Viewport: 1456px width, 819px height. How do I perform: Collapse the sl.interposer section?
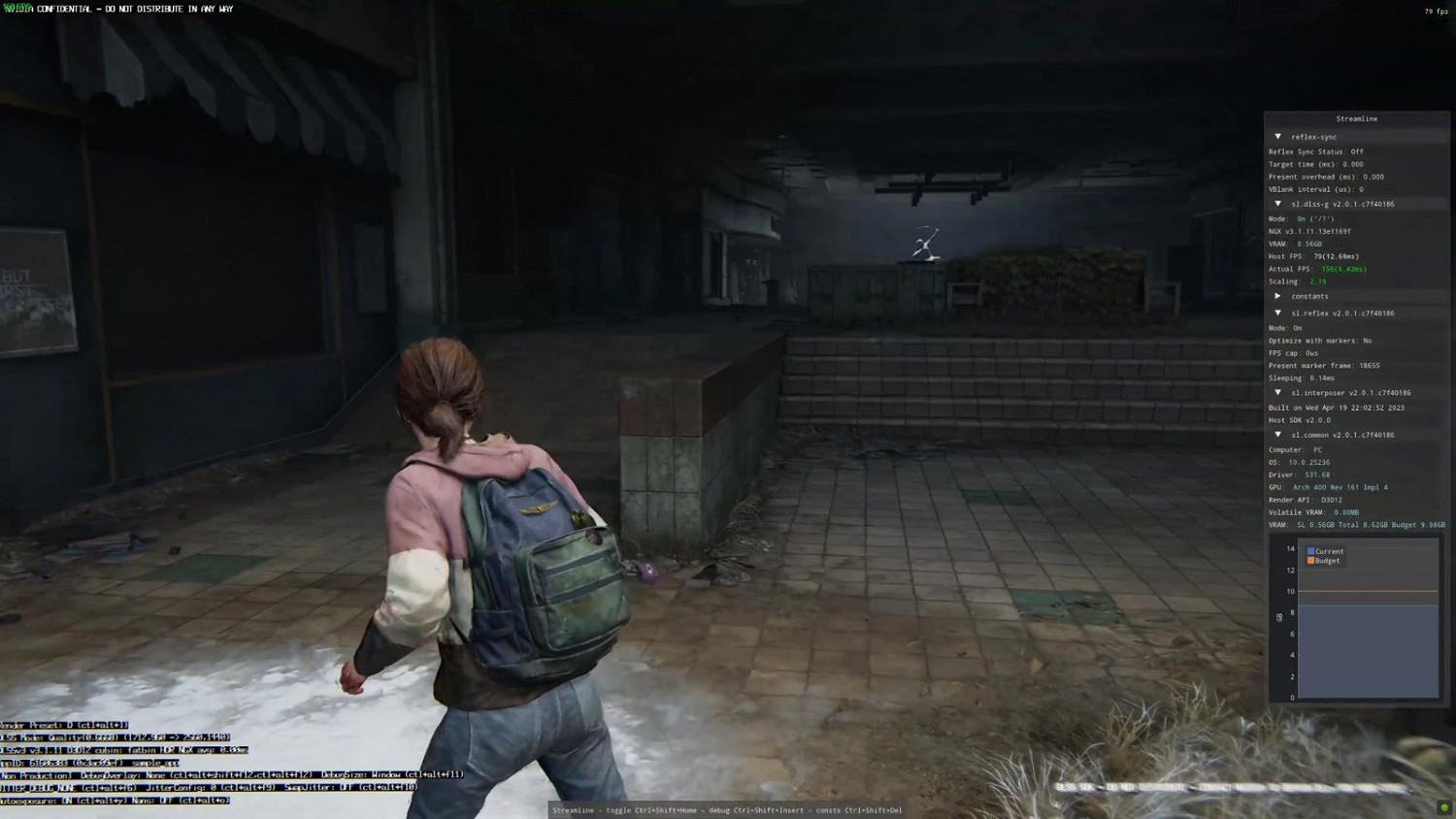(1278, 392)
